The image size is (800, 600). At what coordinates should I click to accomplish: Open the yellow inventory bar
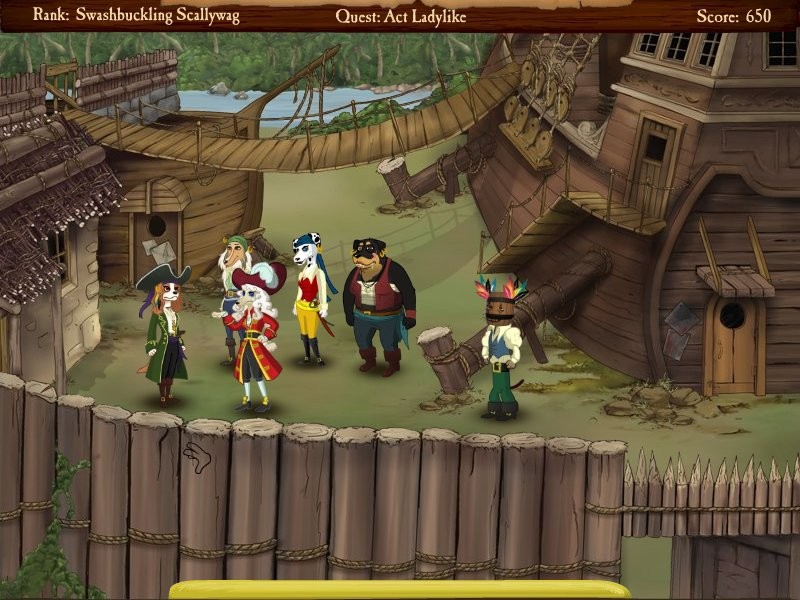pos(400,590)
